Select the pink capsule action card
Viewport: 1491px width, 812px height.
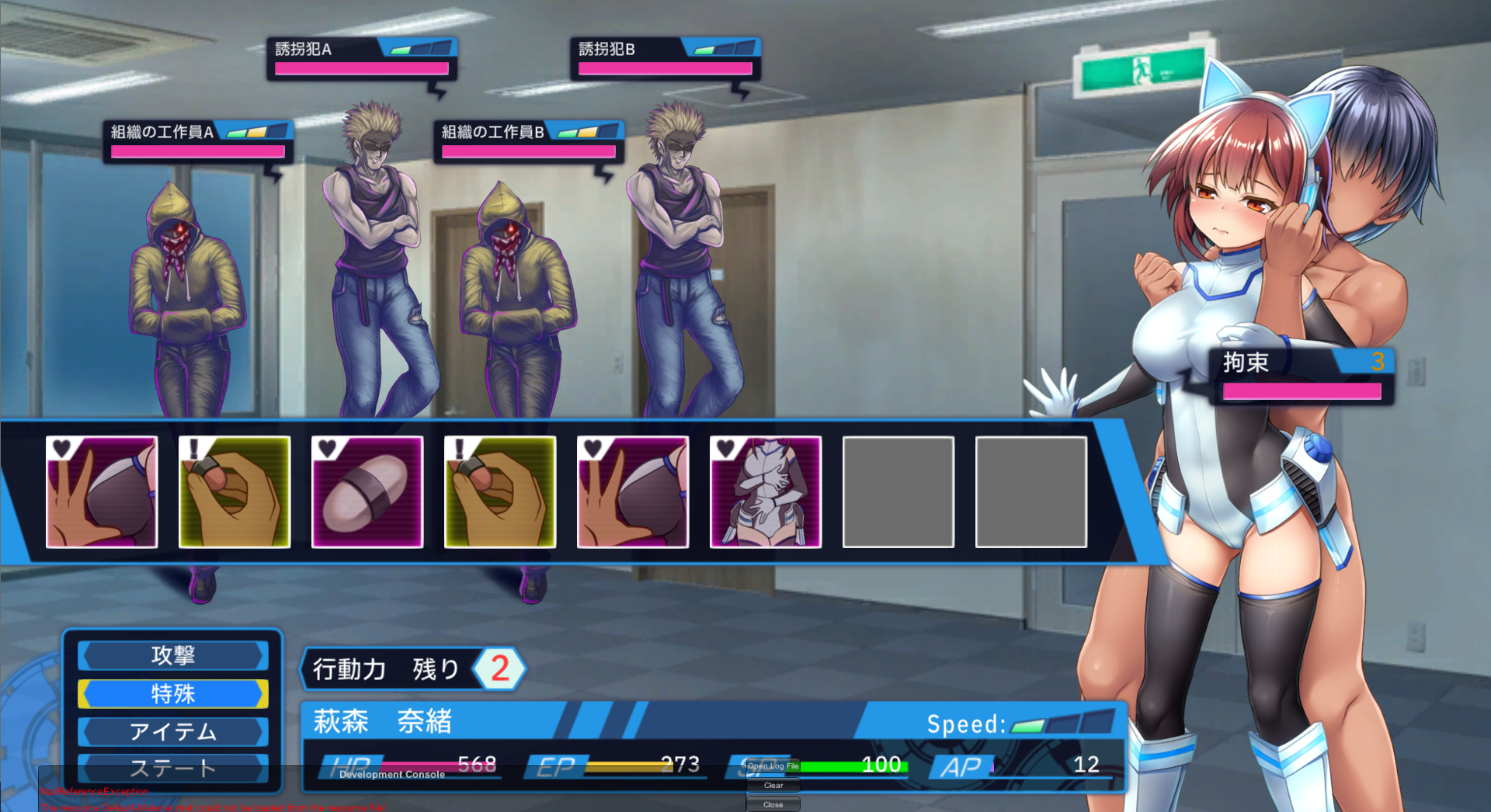pyautogui.click(x=367, y=492)
